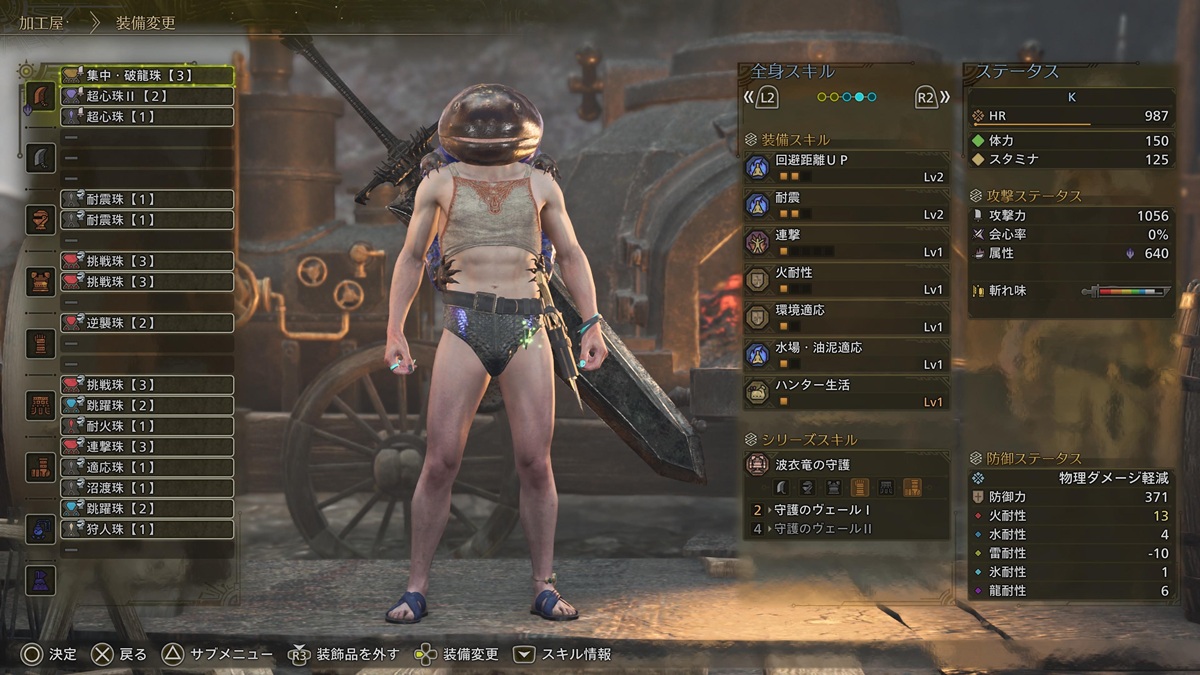1200x675 pixels.
Task: Select the leg armor equipment icon
Action: coord(41,467)
